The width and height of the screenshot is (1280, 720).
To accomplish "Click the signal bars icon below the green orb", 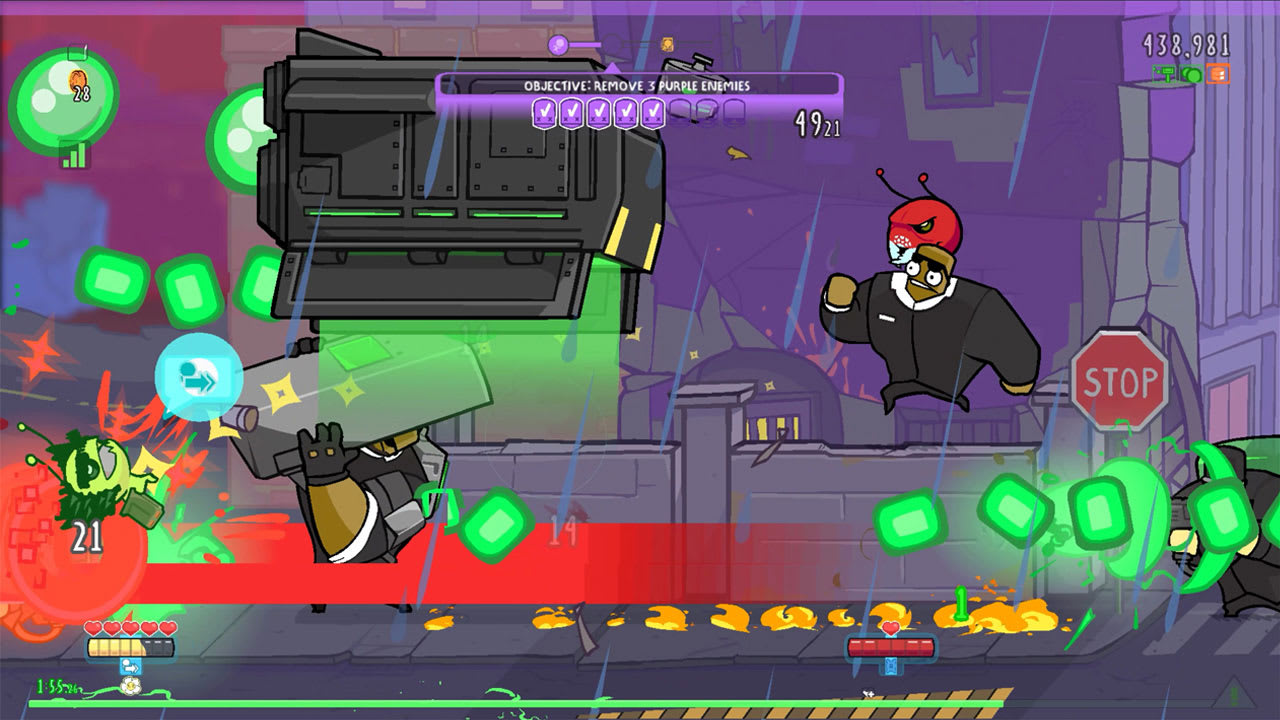I will 74,154.
